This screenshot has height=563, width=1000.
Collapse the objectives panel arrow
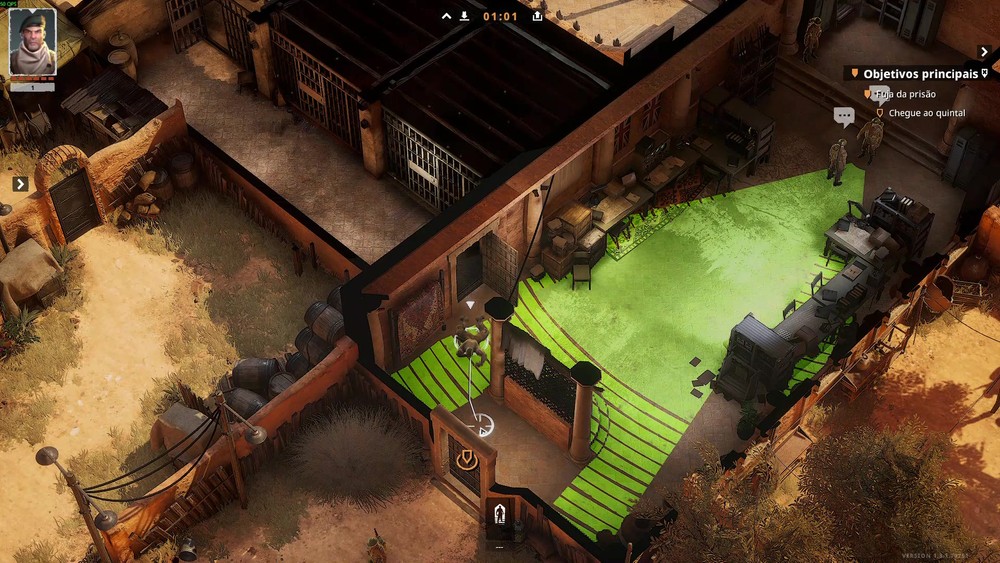tap(983, 52)
